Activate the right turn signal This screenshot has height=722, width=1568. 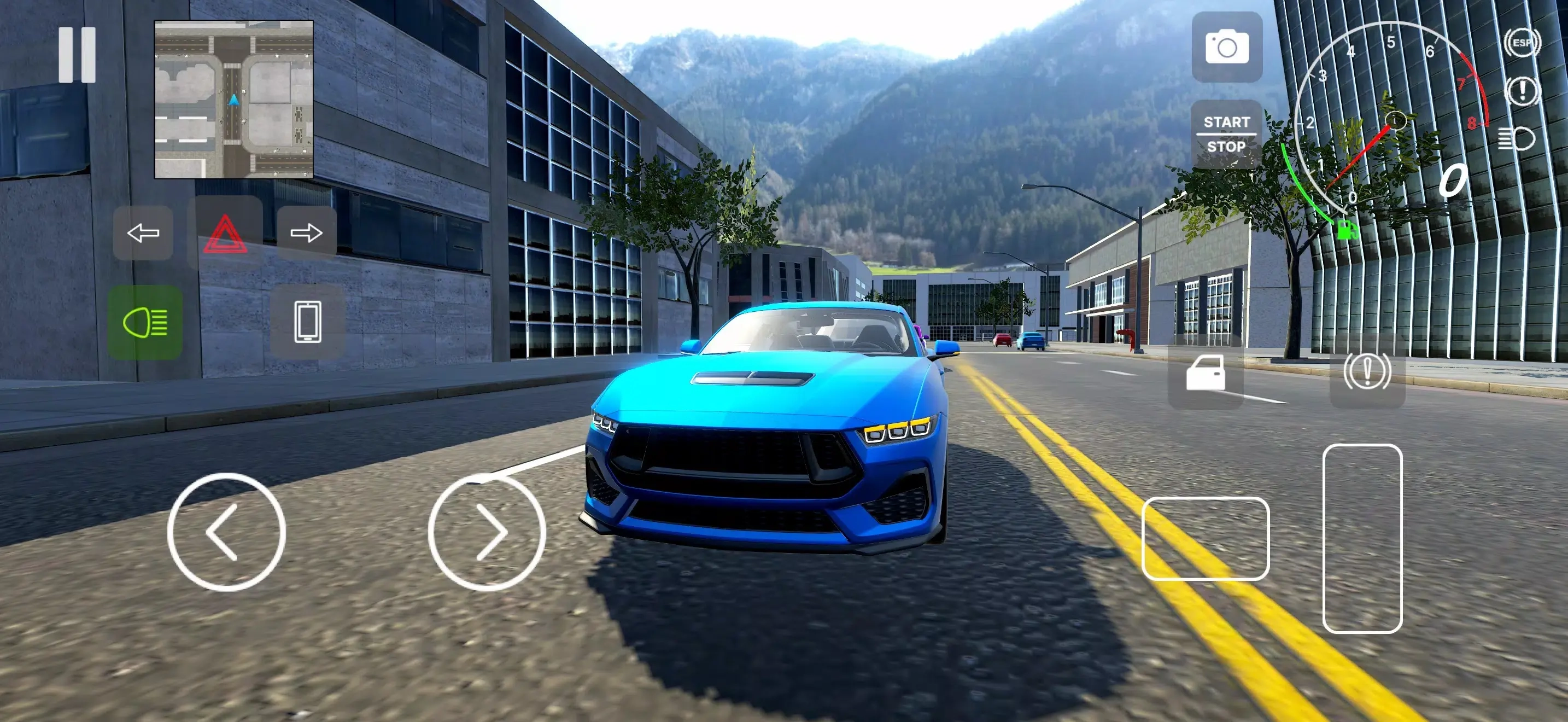point(306,233)
